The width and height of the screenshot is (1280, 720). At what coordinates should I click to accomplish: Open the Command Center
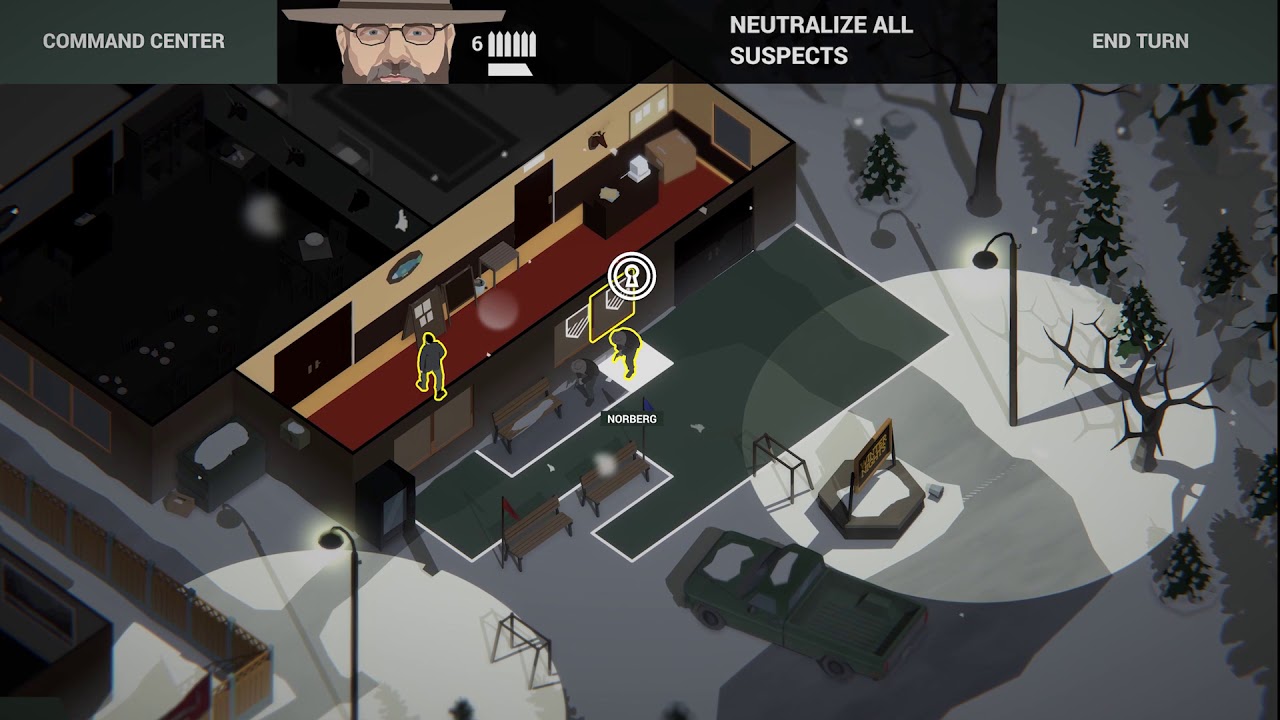[x=133, y=41]
